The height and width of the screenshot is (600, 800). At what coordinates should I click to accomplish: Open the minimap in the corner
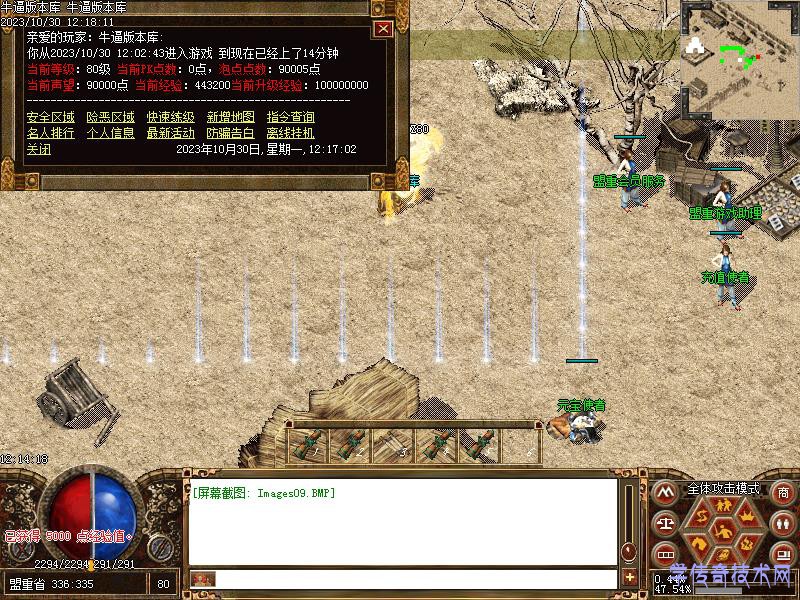coord(740,58)
